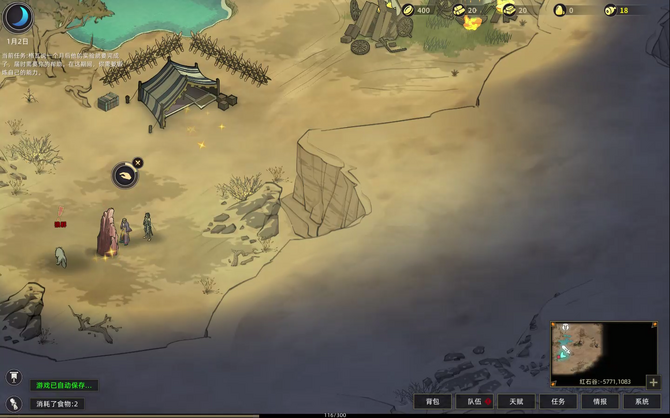Open the 天赋 talents screen
Screen dimensions: 670x418
516,401
